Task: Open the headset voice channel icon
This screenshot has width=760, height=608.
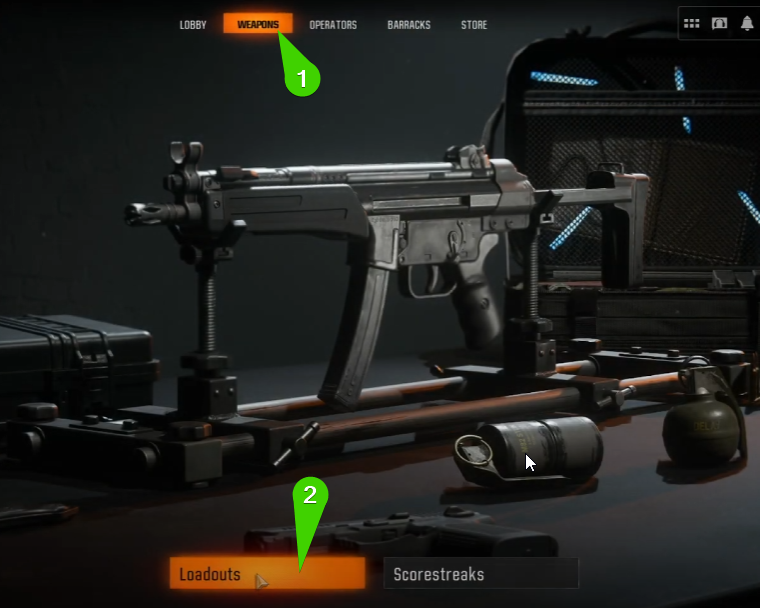Action: click(719, 24)
